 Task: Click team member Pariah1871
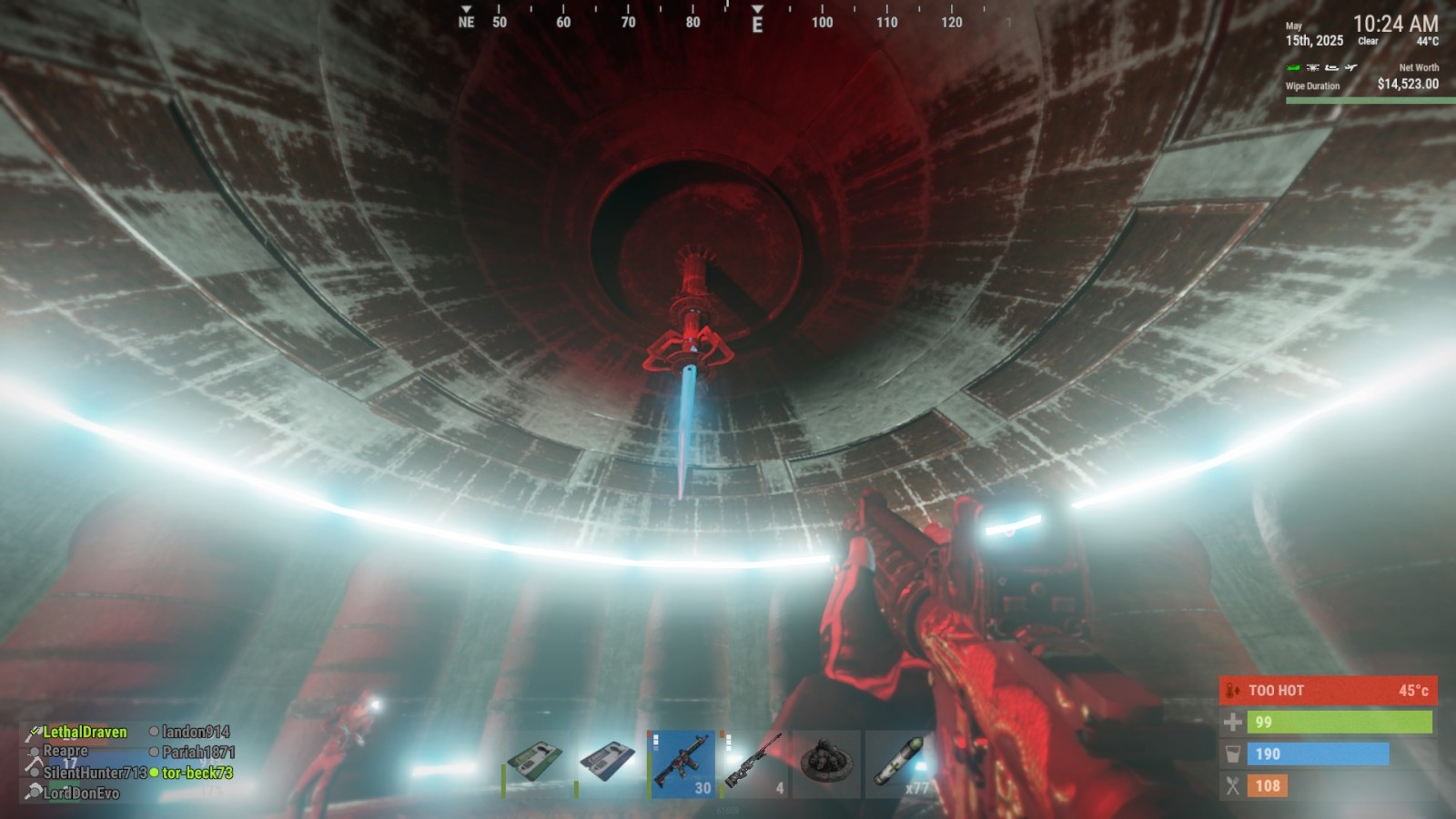click(197, 753)
